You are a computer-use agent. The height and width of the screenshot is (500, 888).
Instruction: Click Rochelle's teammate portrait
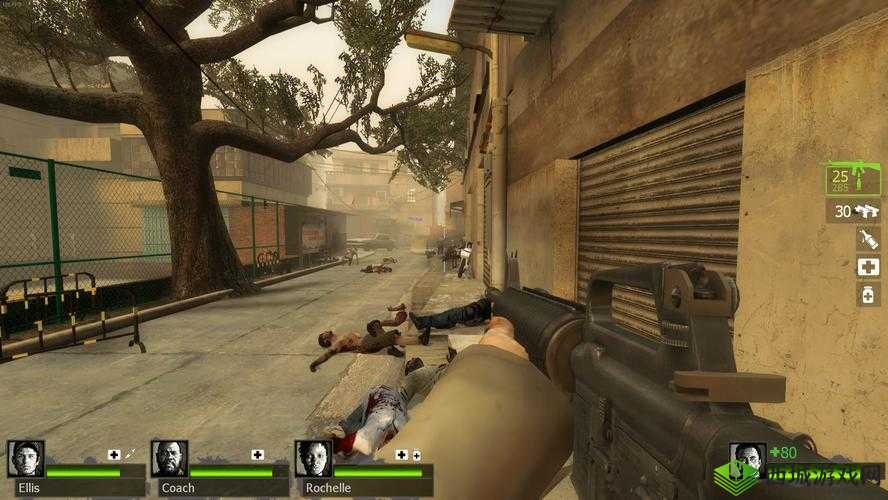[313, 459]
